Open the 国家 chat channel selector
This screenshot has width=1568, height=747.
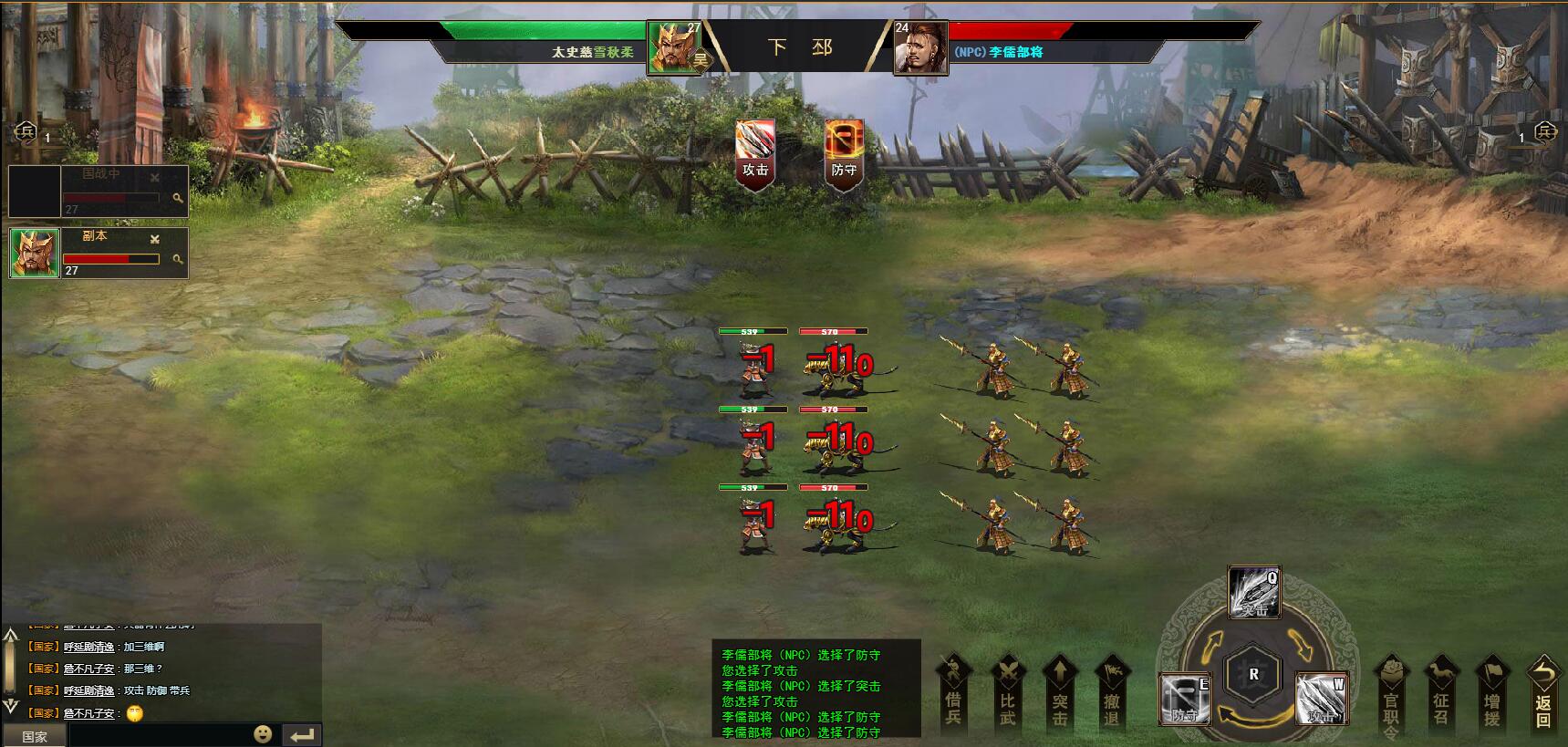[x=35, y=736]
